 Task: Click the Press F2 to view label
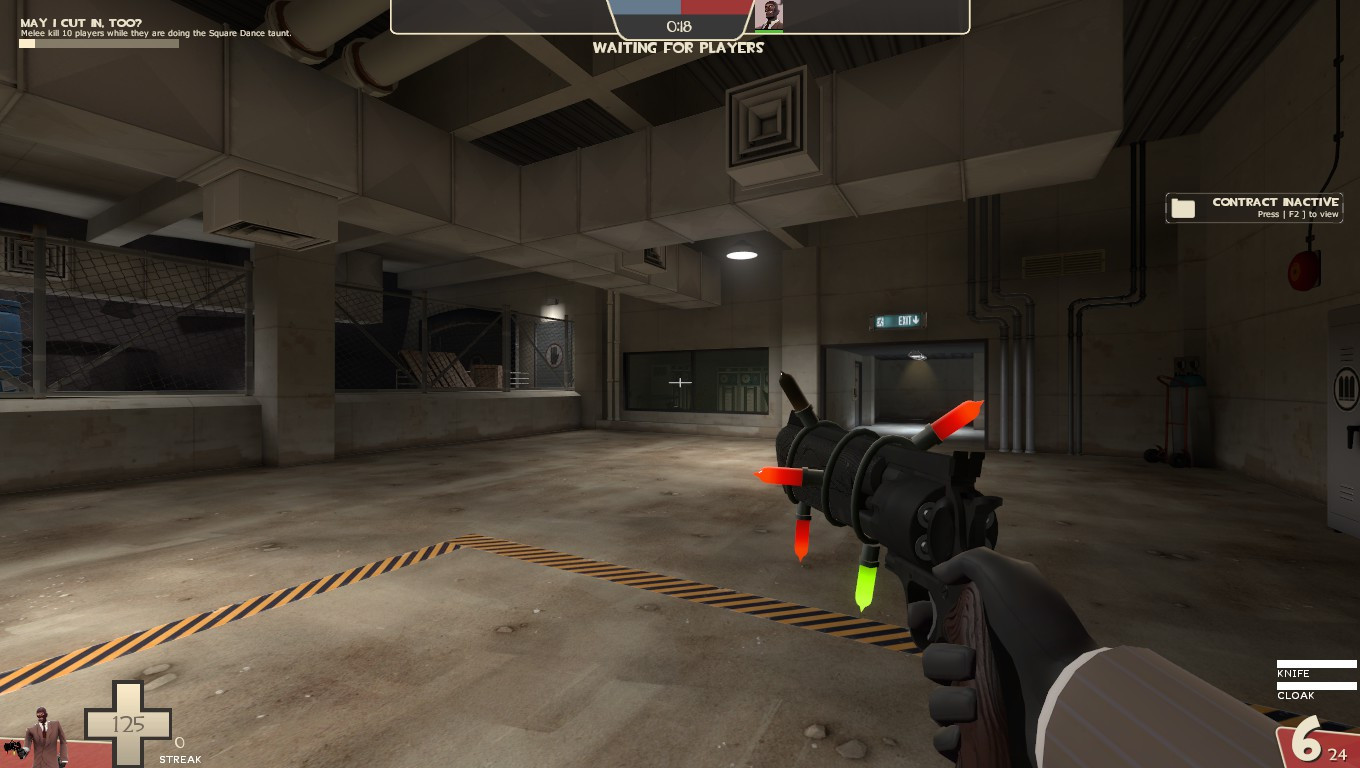1296,214
